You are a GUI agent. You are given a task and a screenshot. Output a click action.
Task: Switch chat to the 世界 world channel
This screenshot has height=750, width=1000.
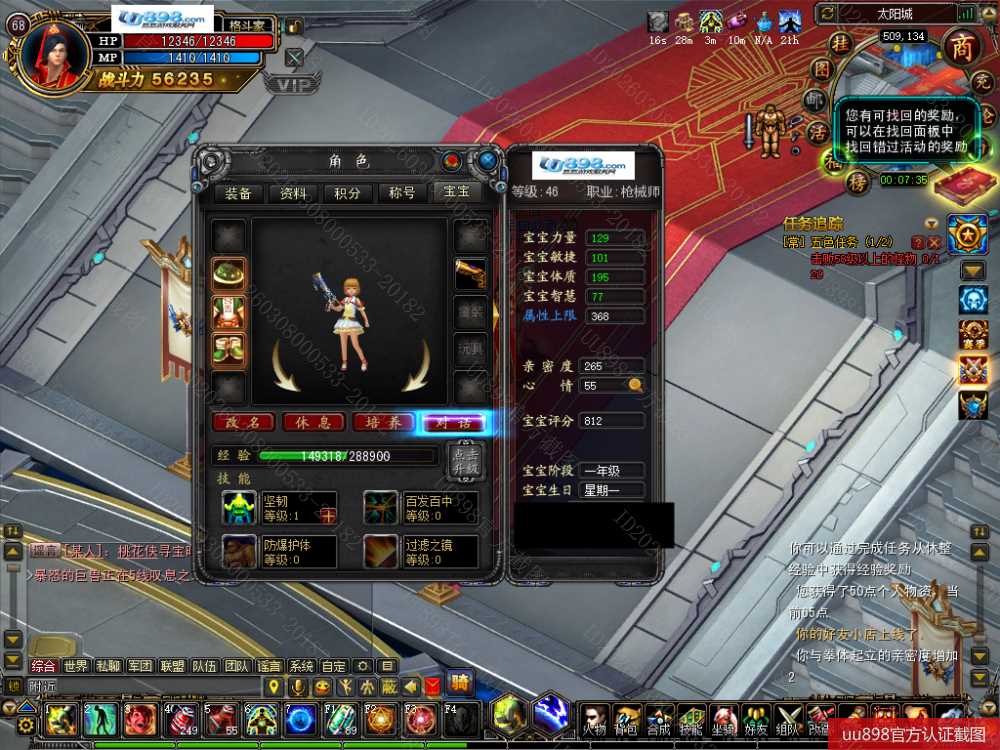click(x=75, y=666)
